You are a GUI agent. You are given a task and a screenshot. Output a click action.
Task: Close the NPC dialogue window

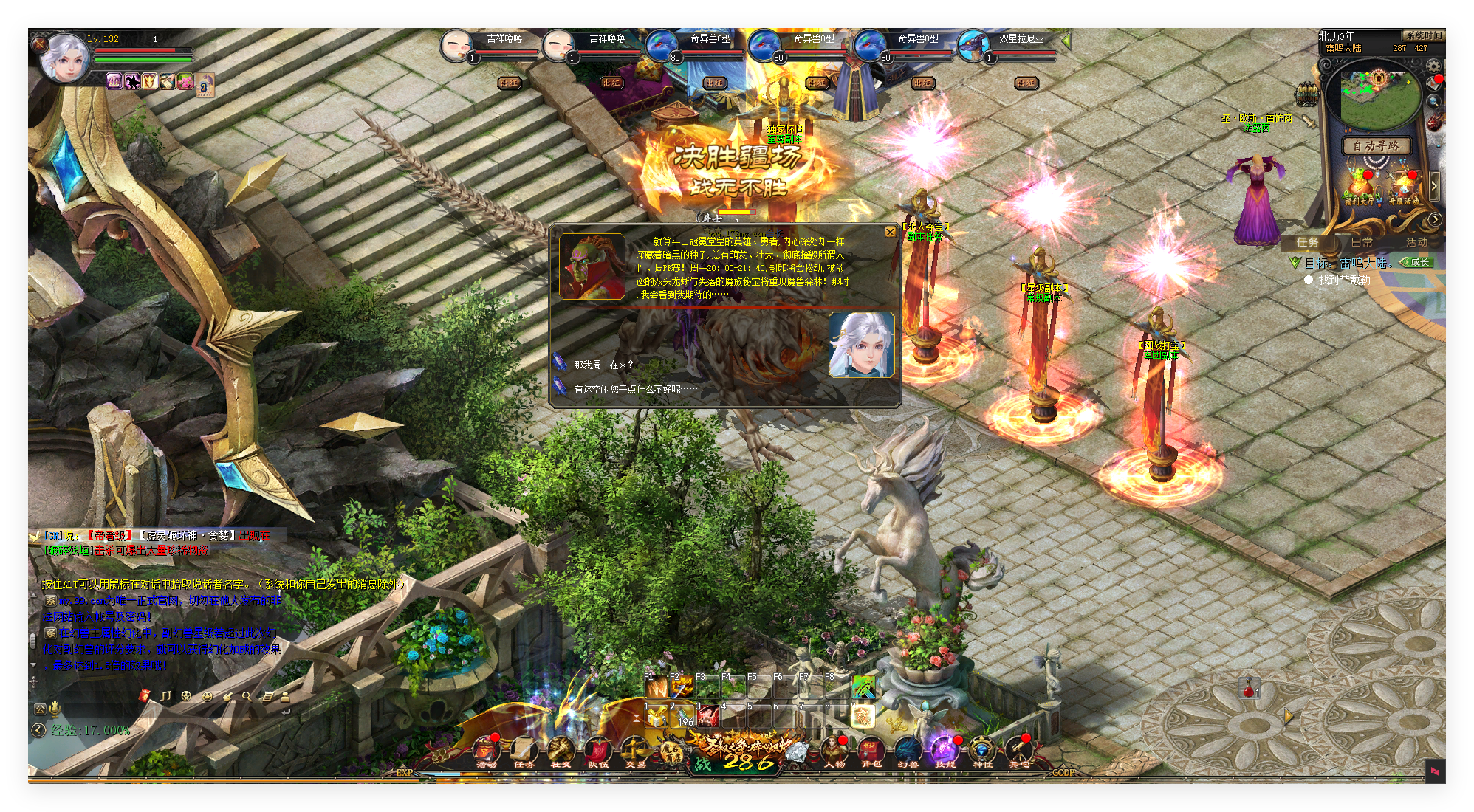click(x=890, y=232)
